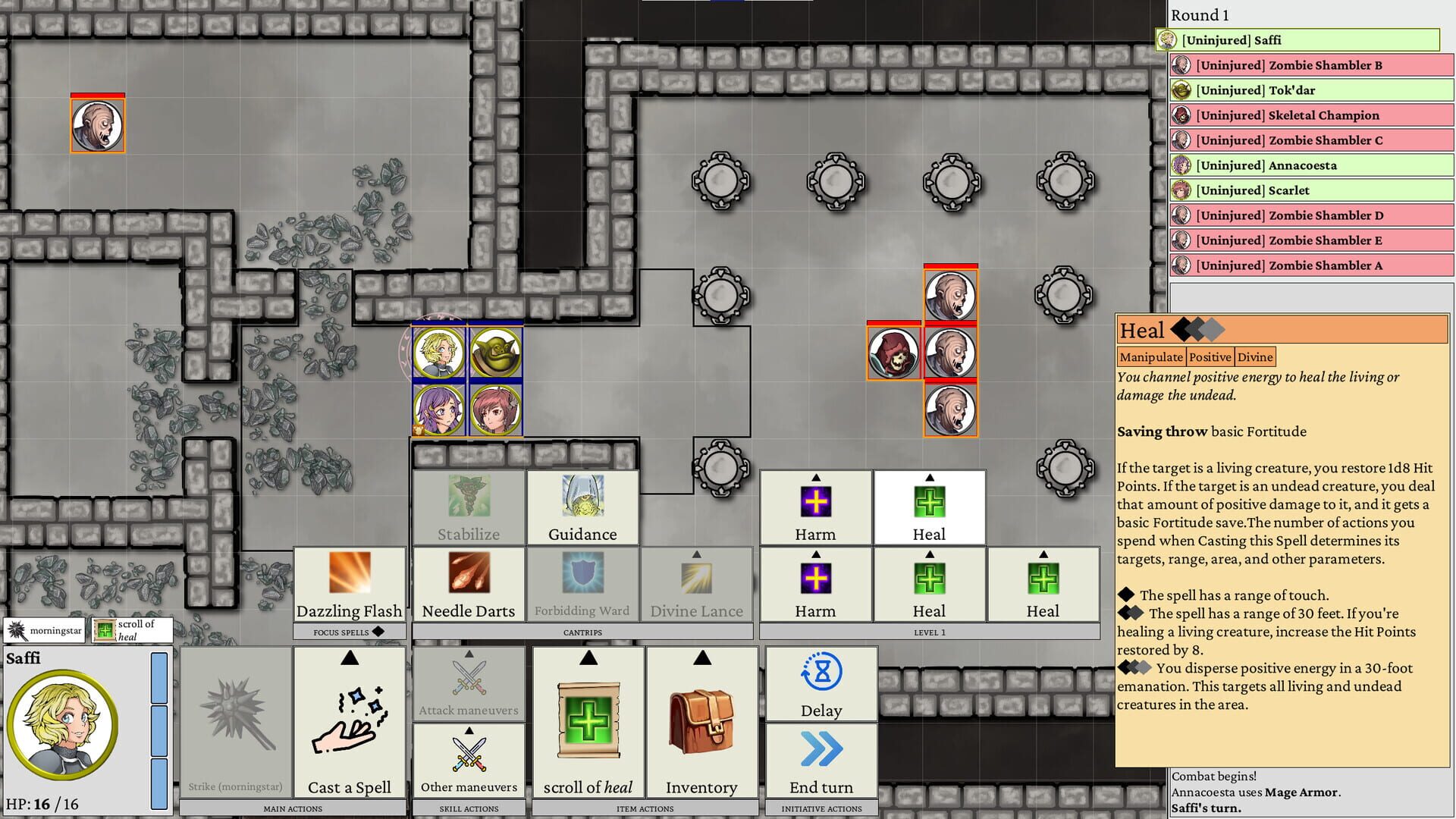Select the Guidance cantrip
Image resolution: width=1456 pixels, height=819 pixels.
point(582,508)
